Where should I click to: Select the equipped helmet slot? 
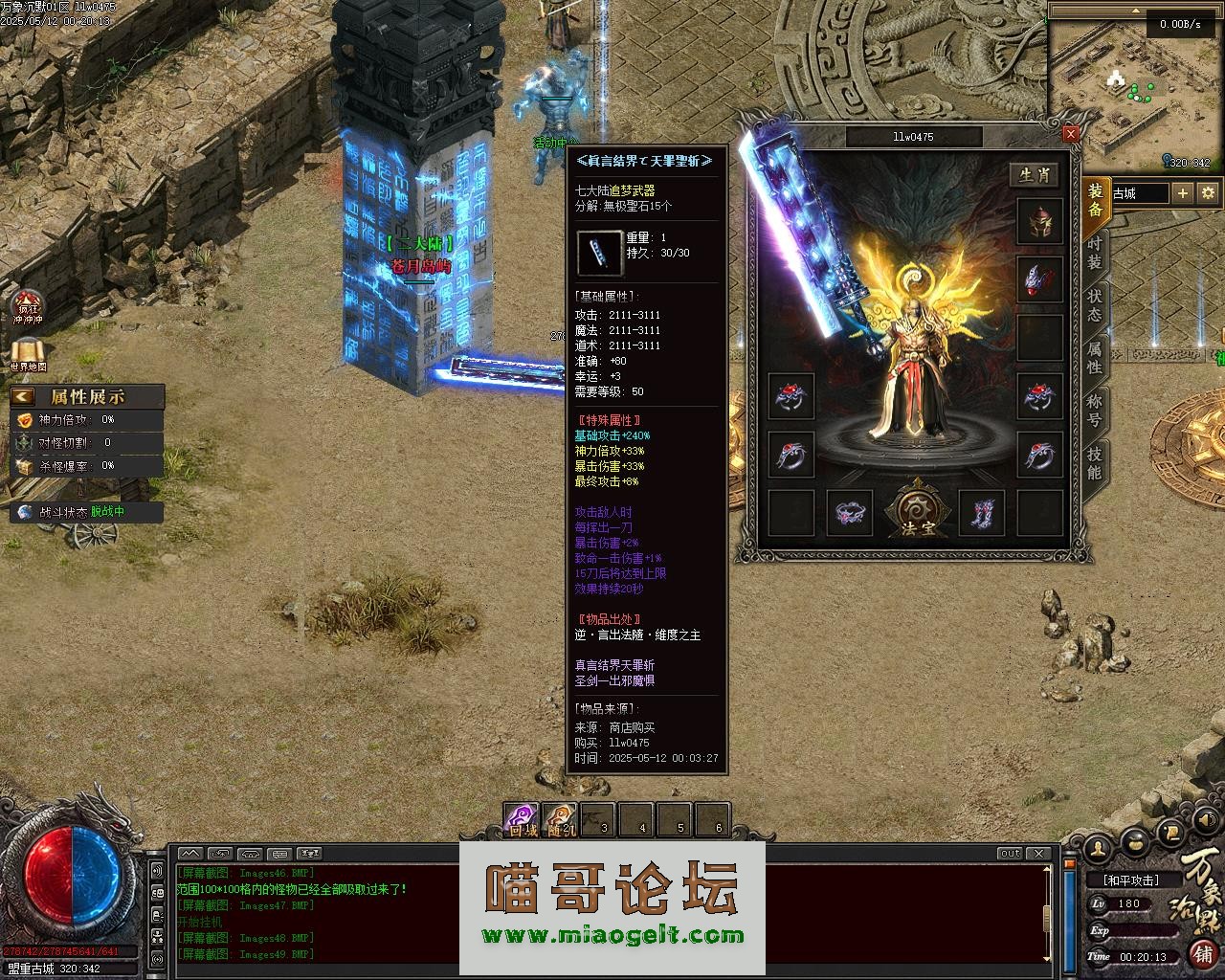pos(1039,223)
